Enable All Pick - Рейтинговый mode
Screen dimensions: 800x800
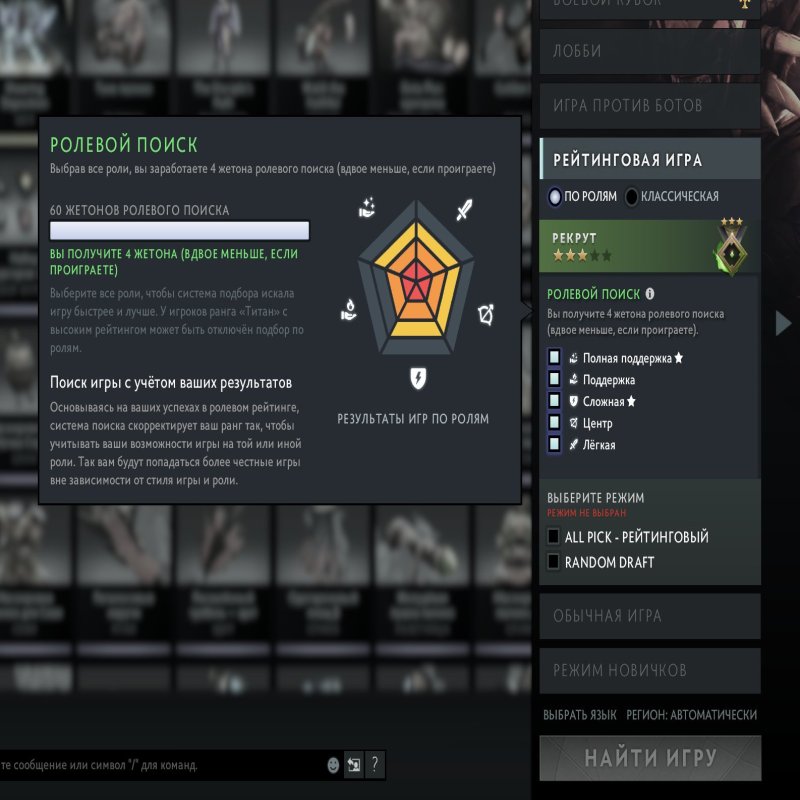[x=554, y=537]
